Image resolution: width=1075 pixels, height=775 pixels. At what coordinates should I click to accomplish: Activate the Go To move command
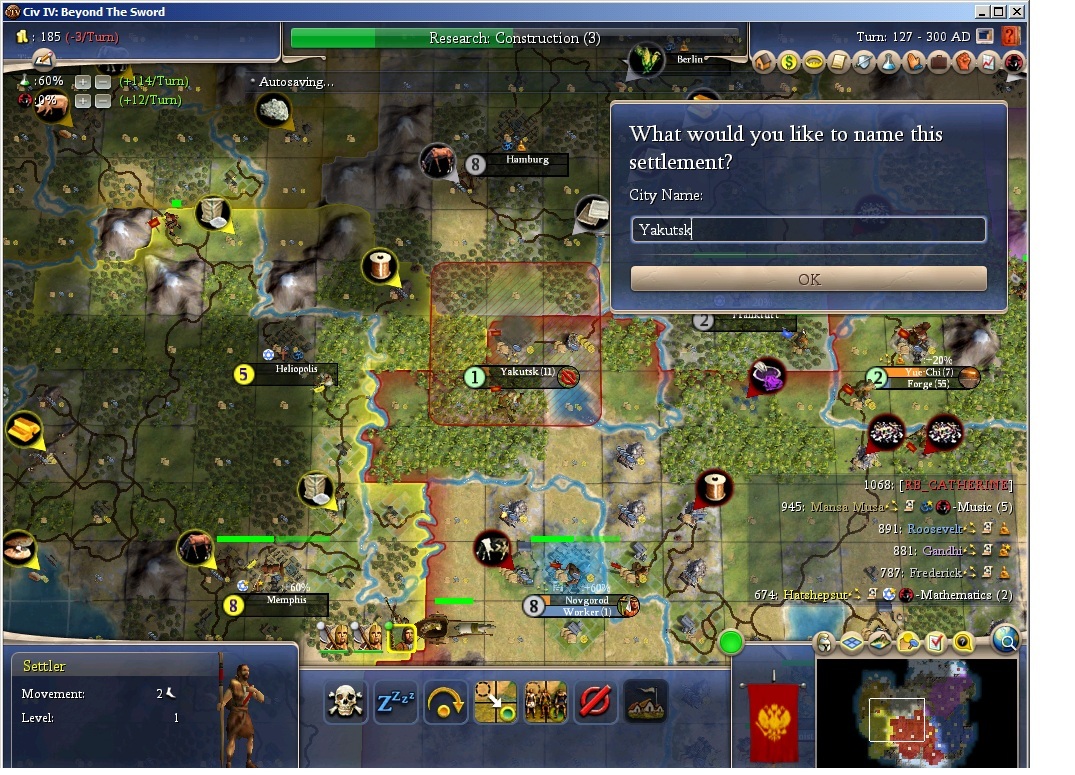click(495, 703)
